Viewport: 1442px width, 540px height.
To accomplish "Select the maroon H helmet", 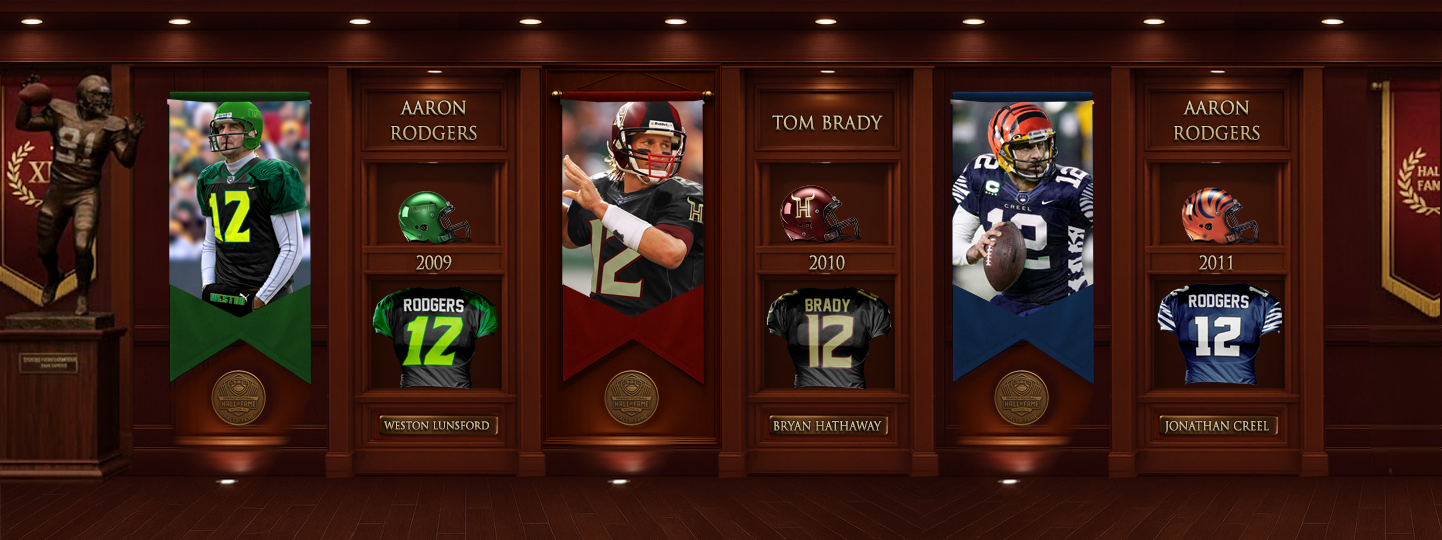I will (820, 214).
